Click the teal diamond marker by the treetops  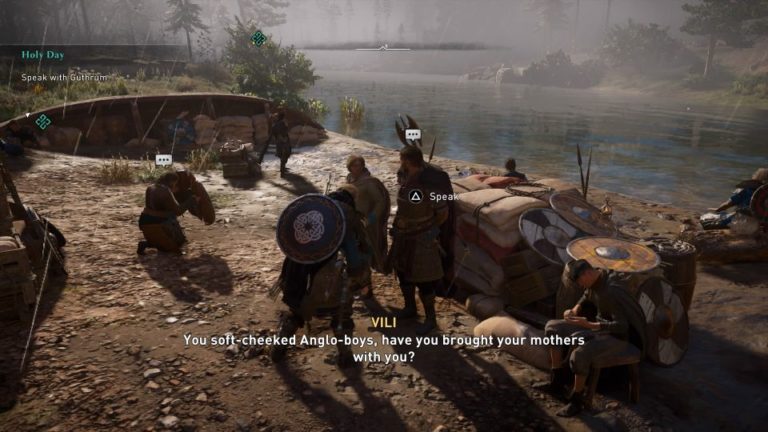pyautogui.click(x=258, y=38)
